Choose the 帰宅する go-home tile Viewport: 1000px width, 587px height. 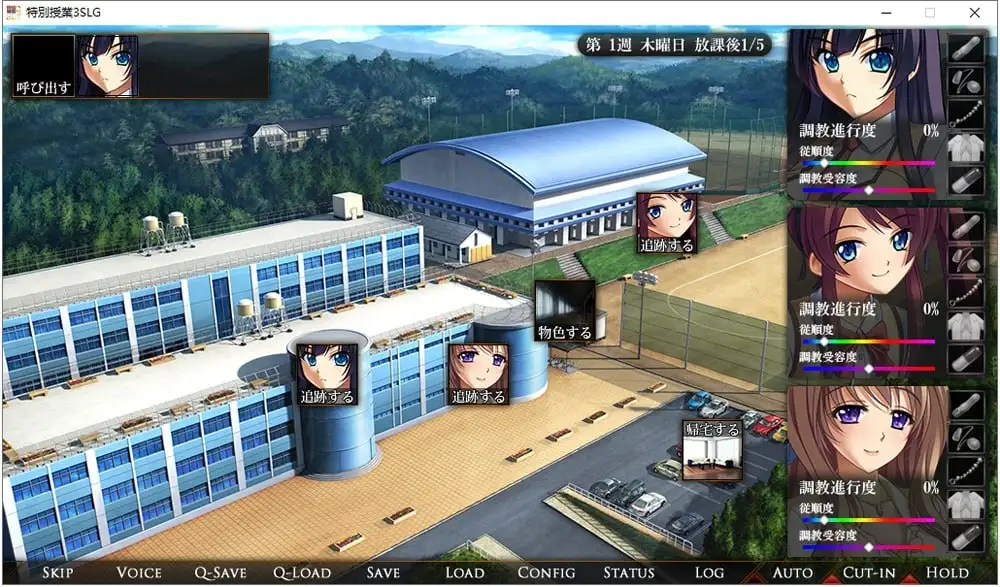coord(712,450)
